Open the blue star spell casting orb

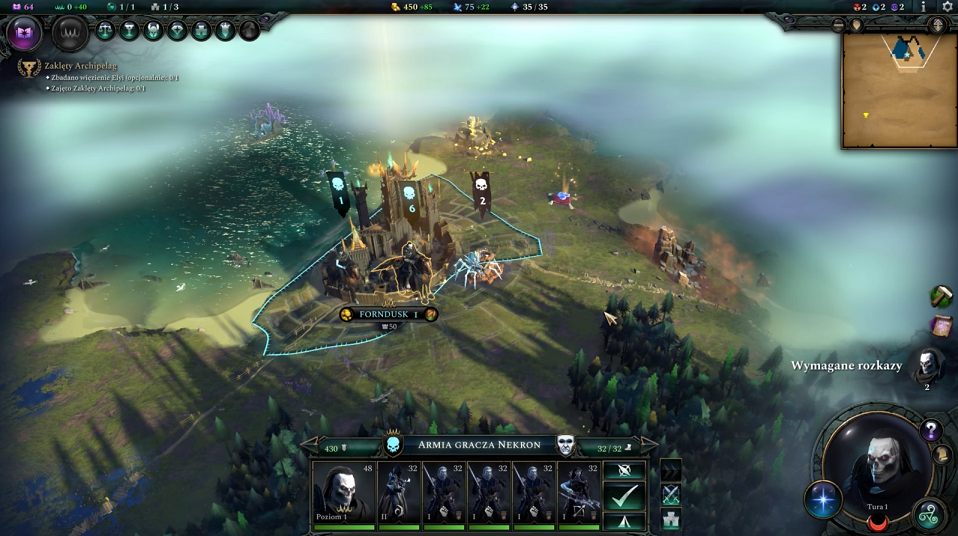[x=824, y=500]
